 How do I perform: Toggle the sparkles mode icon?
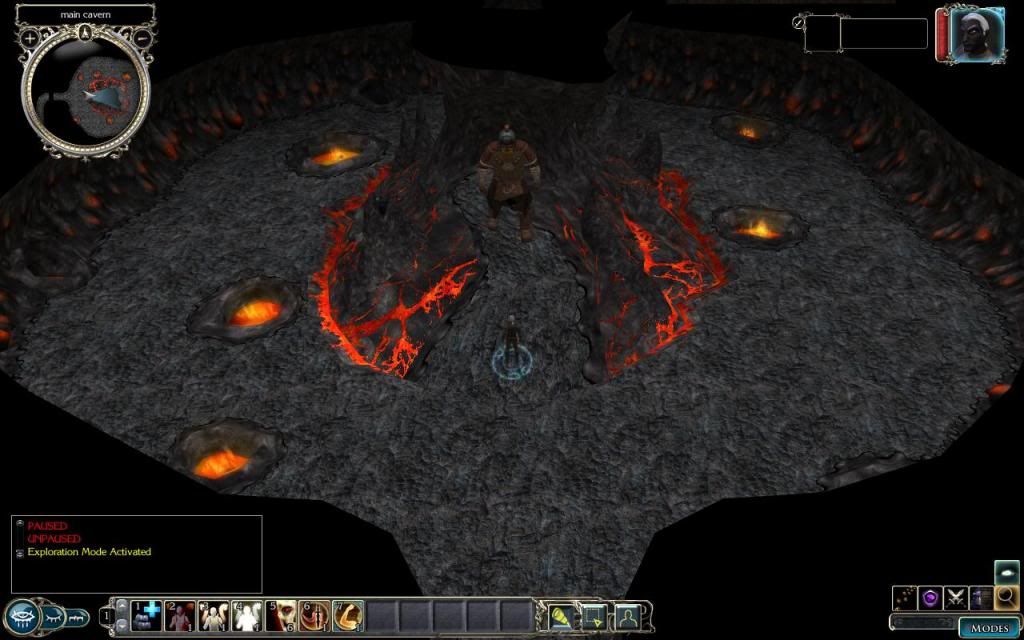pos(904,597)
